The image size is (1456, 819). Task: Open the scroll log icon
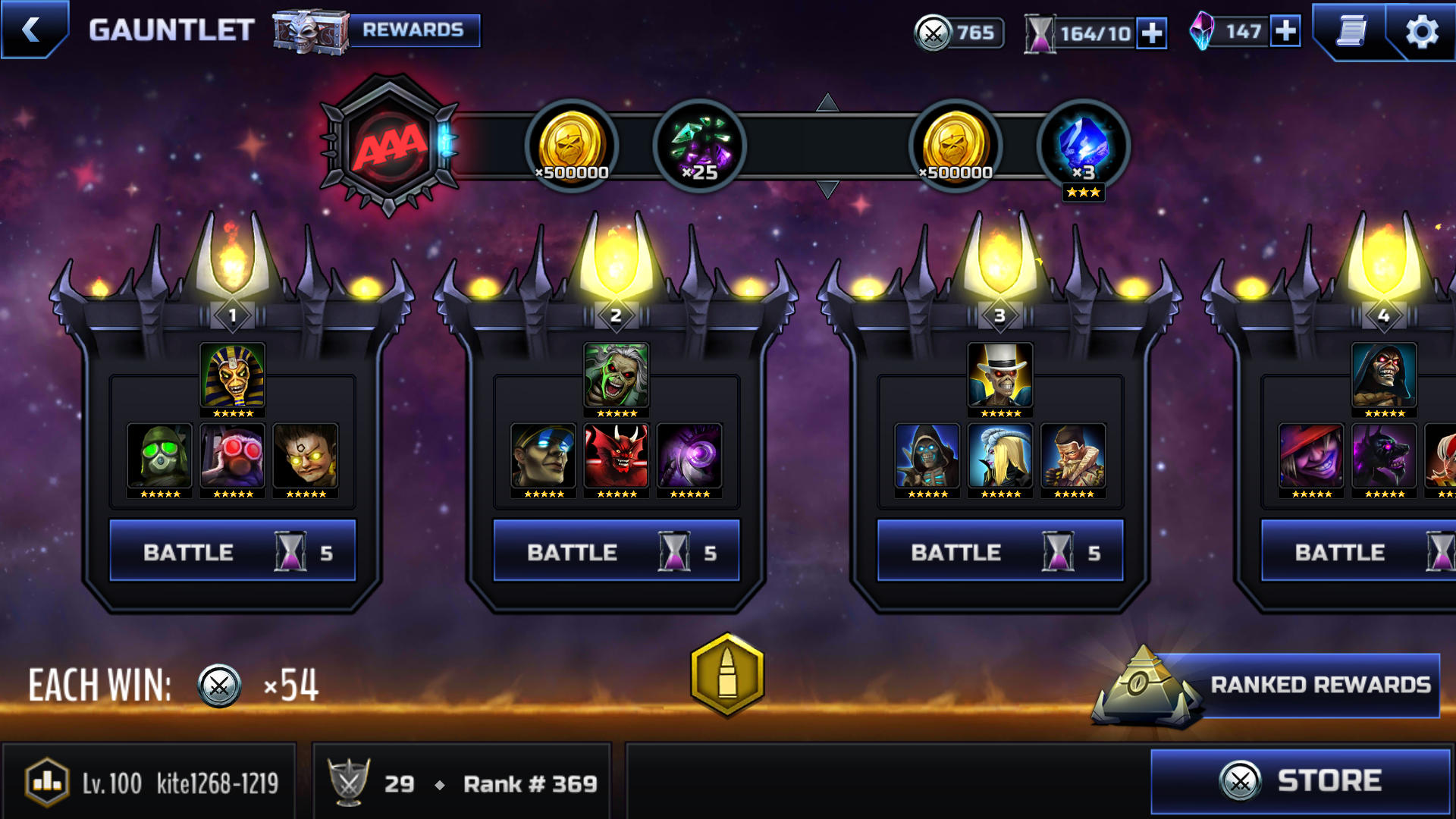pos(1351,31)
